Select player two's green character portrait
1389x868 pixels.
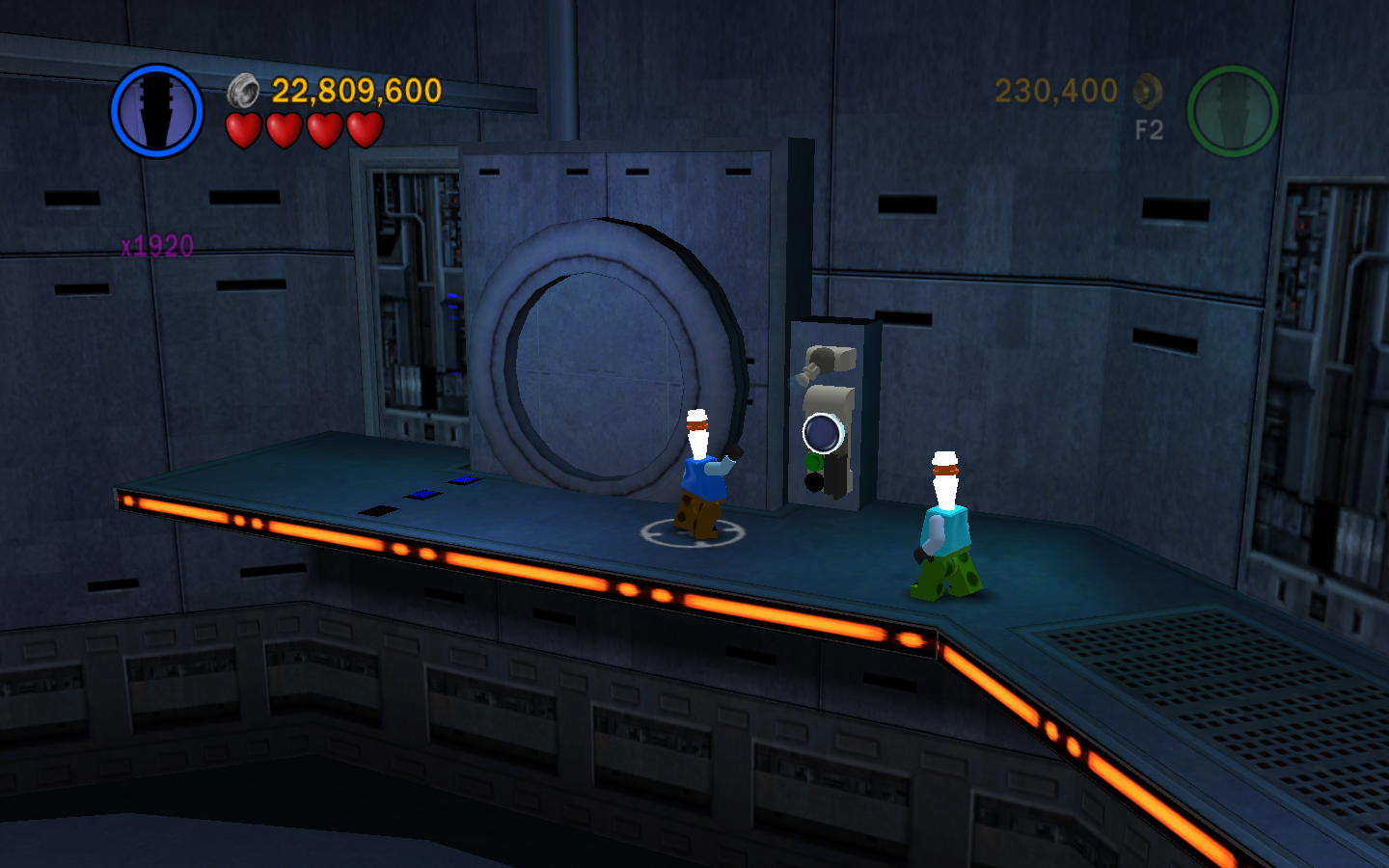(x=1232, y=111)
